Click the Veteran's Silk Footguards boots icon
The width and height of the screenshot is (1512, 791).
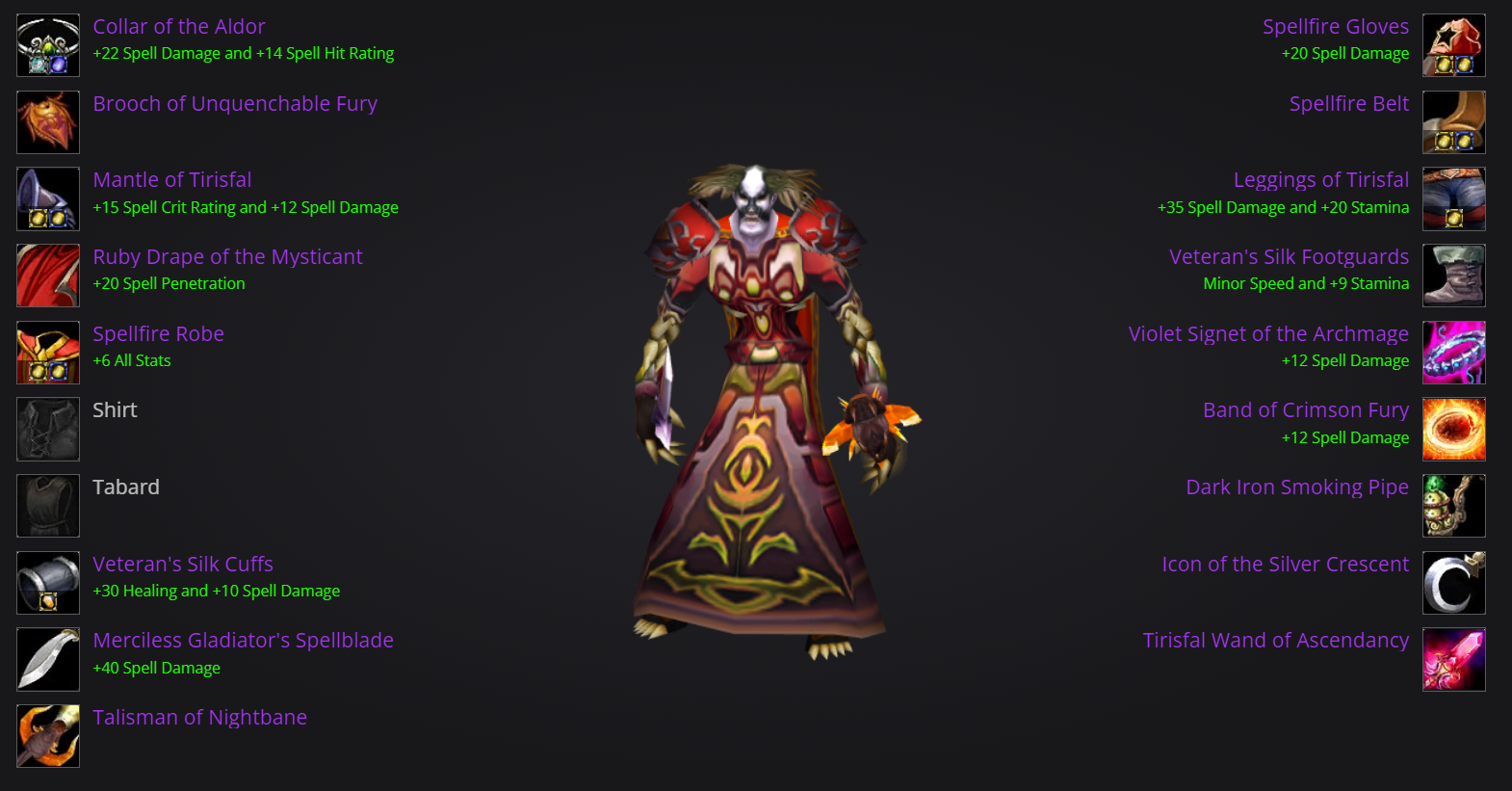pyautogui.click(x=1453, y=276)
